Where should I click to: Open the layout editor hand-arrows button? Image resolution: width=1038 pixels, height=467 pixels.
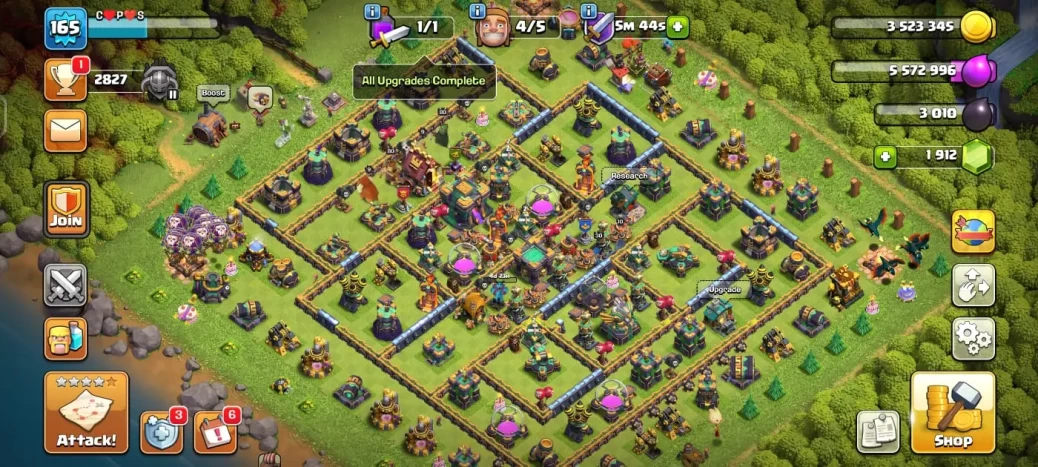point(972,286)
